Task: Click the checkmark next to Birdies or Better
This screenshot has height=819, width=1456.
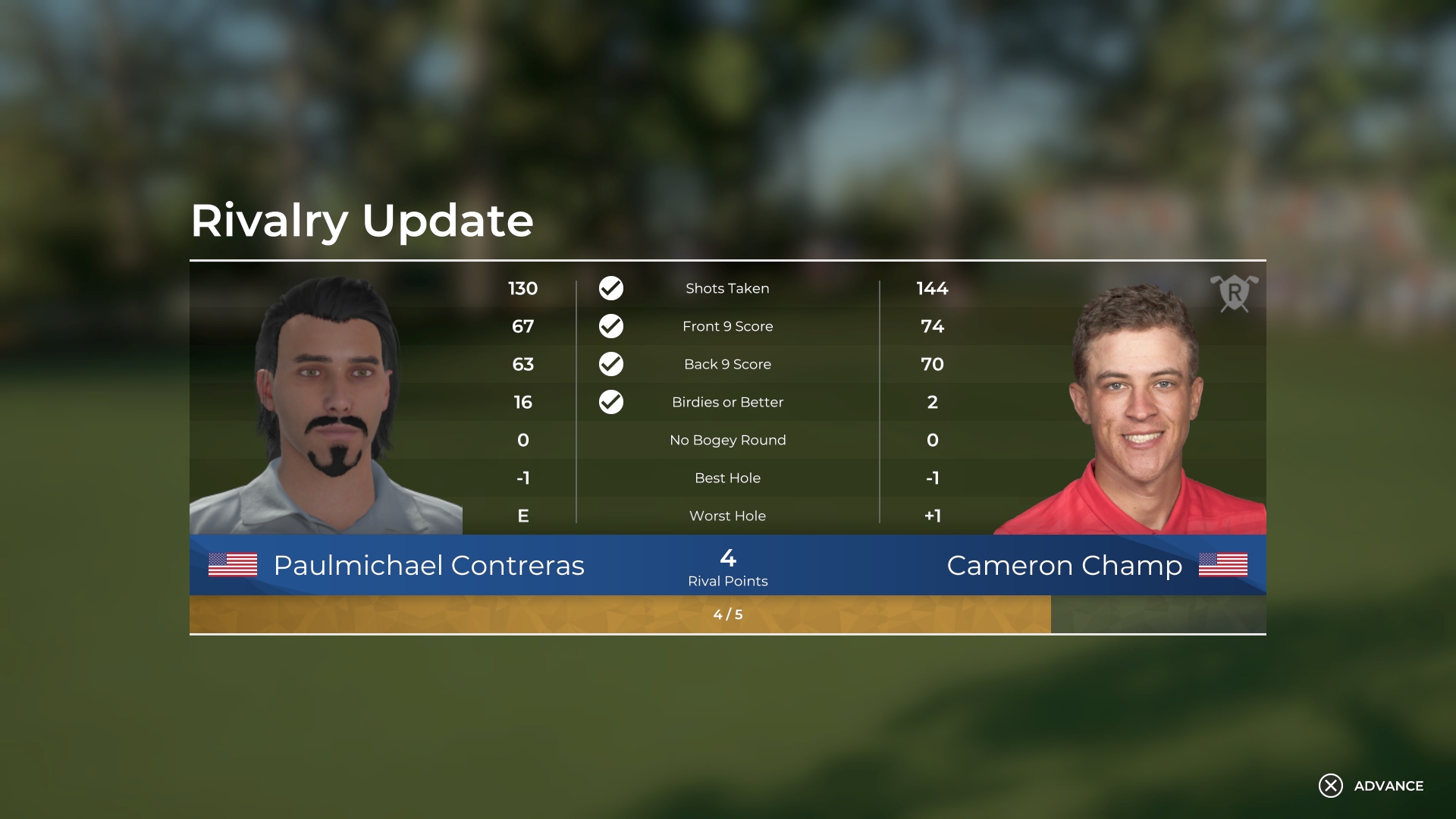Action: [x=611, y=402]
